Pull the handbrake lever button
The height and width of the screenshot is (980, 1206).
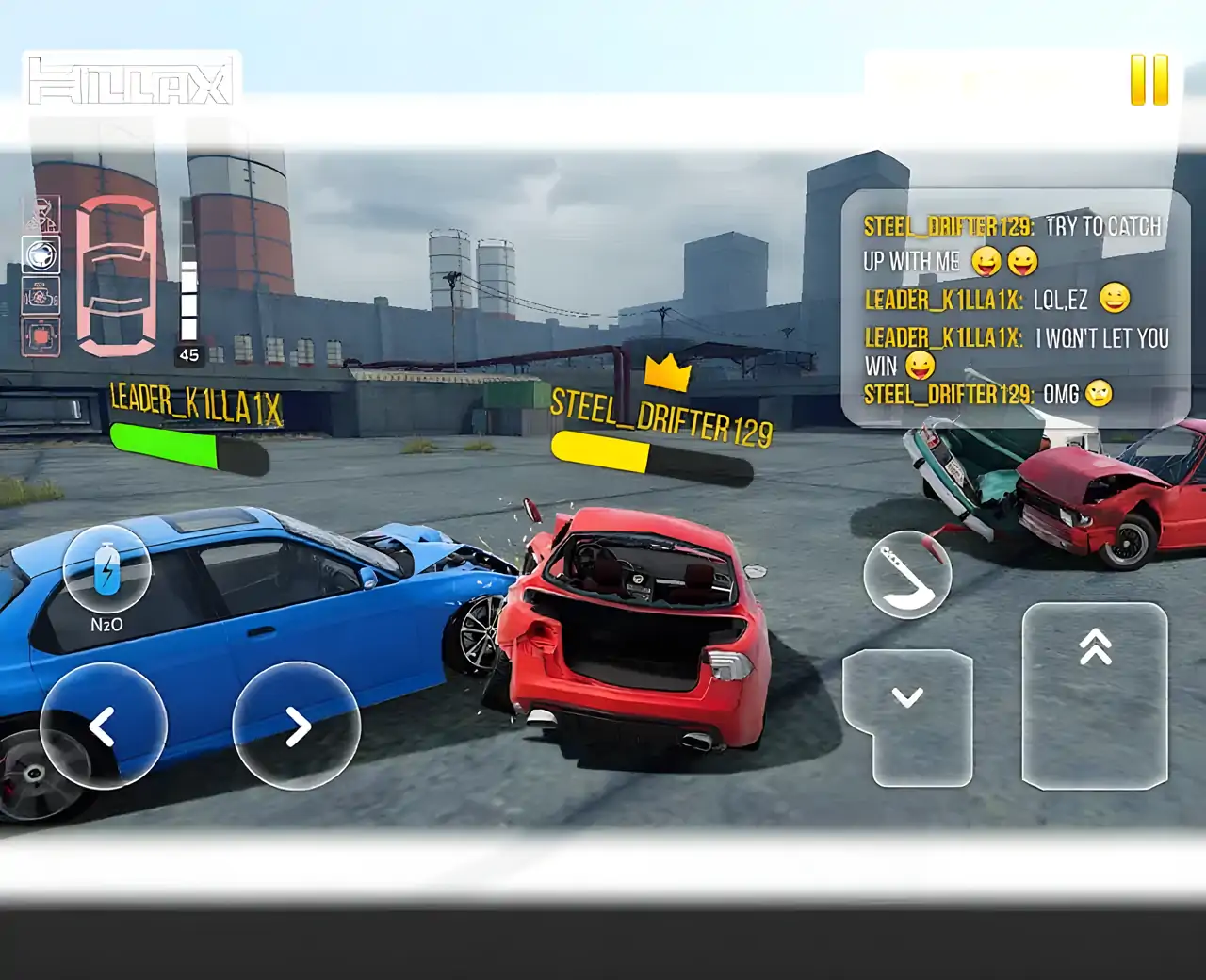(906, 575)
